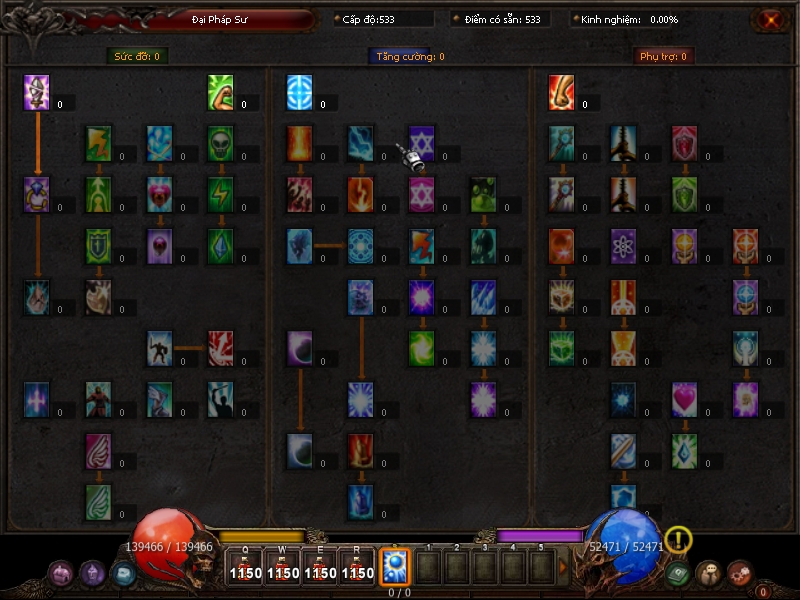Viewport: 800px width, 600px height.
Task: Open the yellow exclamation alert icon
Action: (x=678, y=540)
